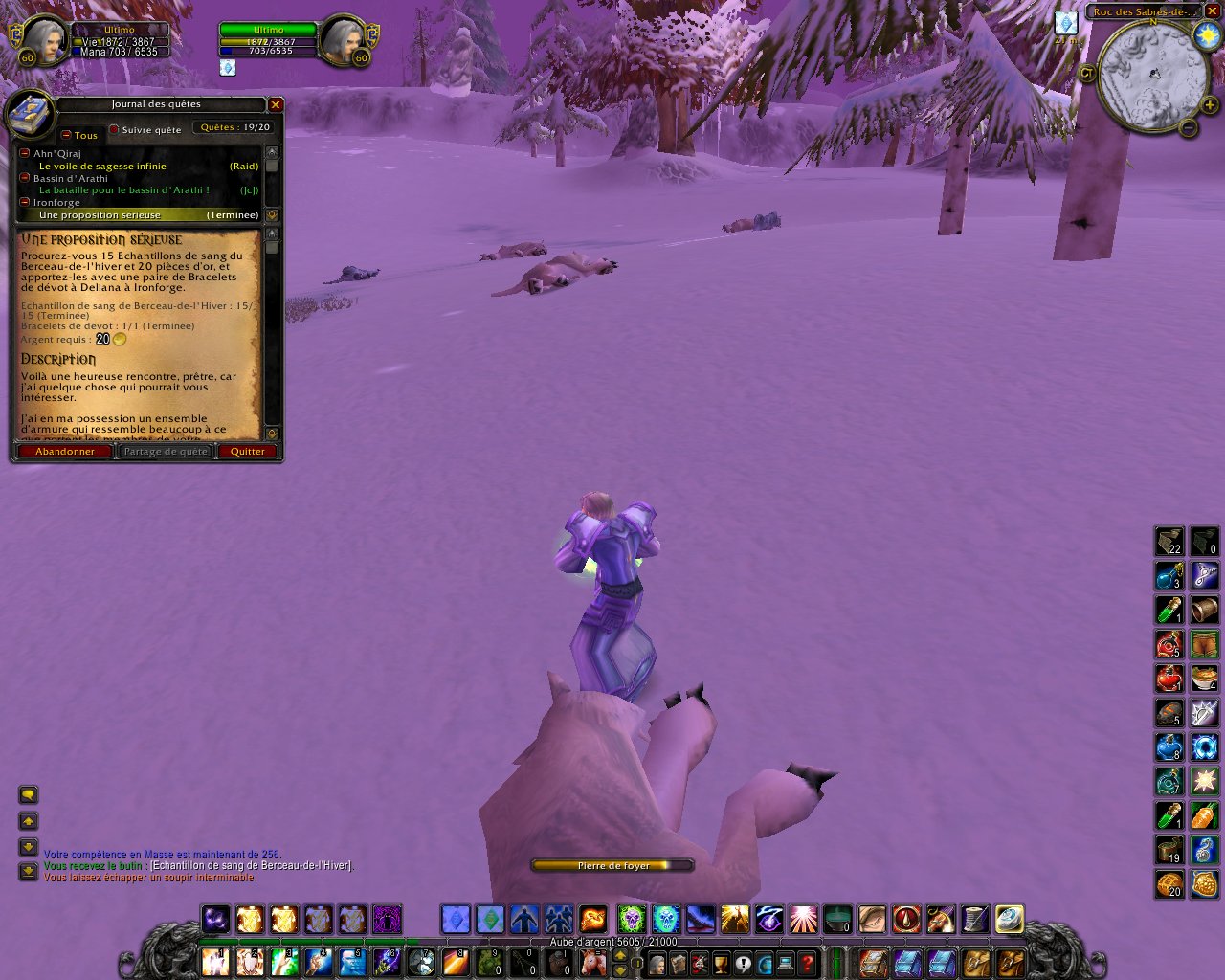Toggle the Suivre quête checkbox
Image resolution: width=1225 pixels, height=980 pixels.
114,129
